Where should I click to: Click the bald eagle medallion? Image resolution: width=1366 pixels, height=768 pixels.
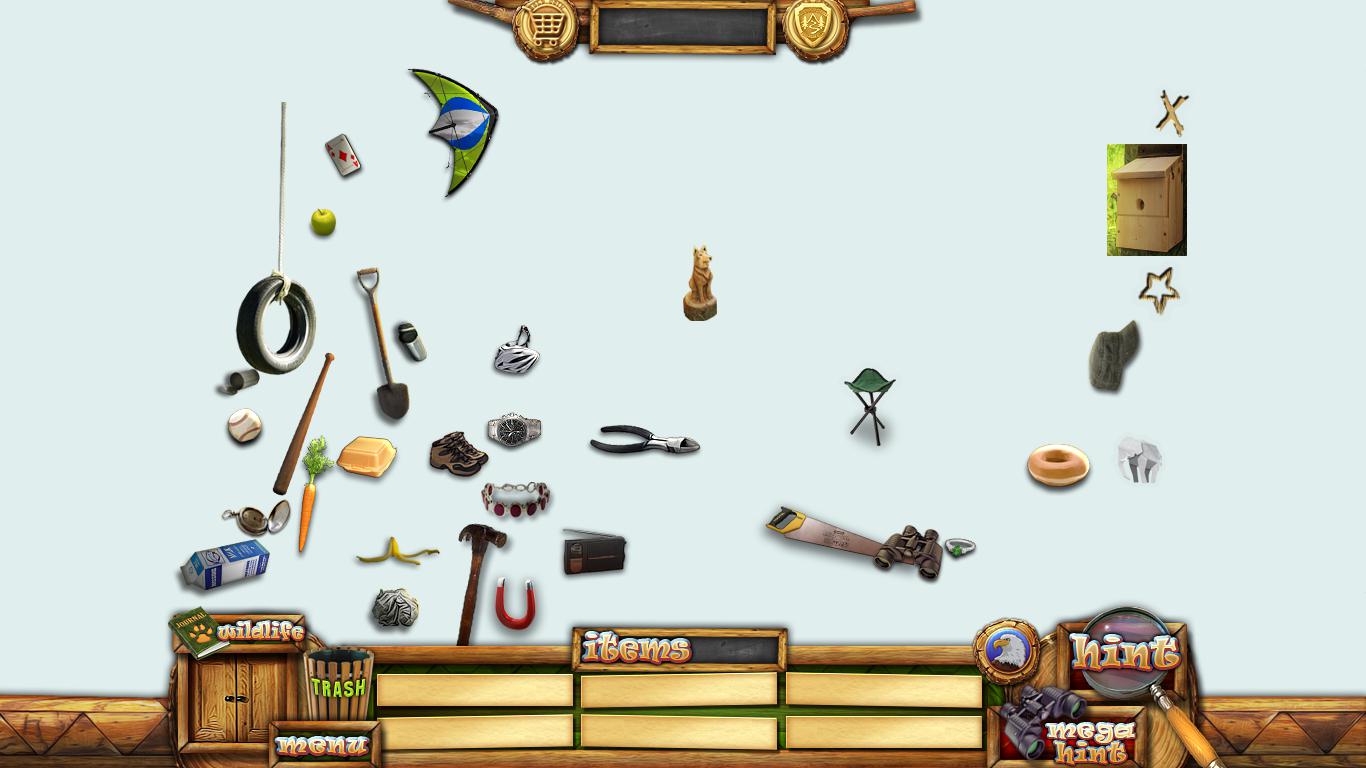[1006, 651]
